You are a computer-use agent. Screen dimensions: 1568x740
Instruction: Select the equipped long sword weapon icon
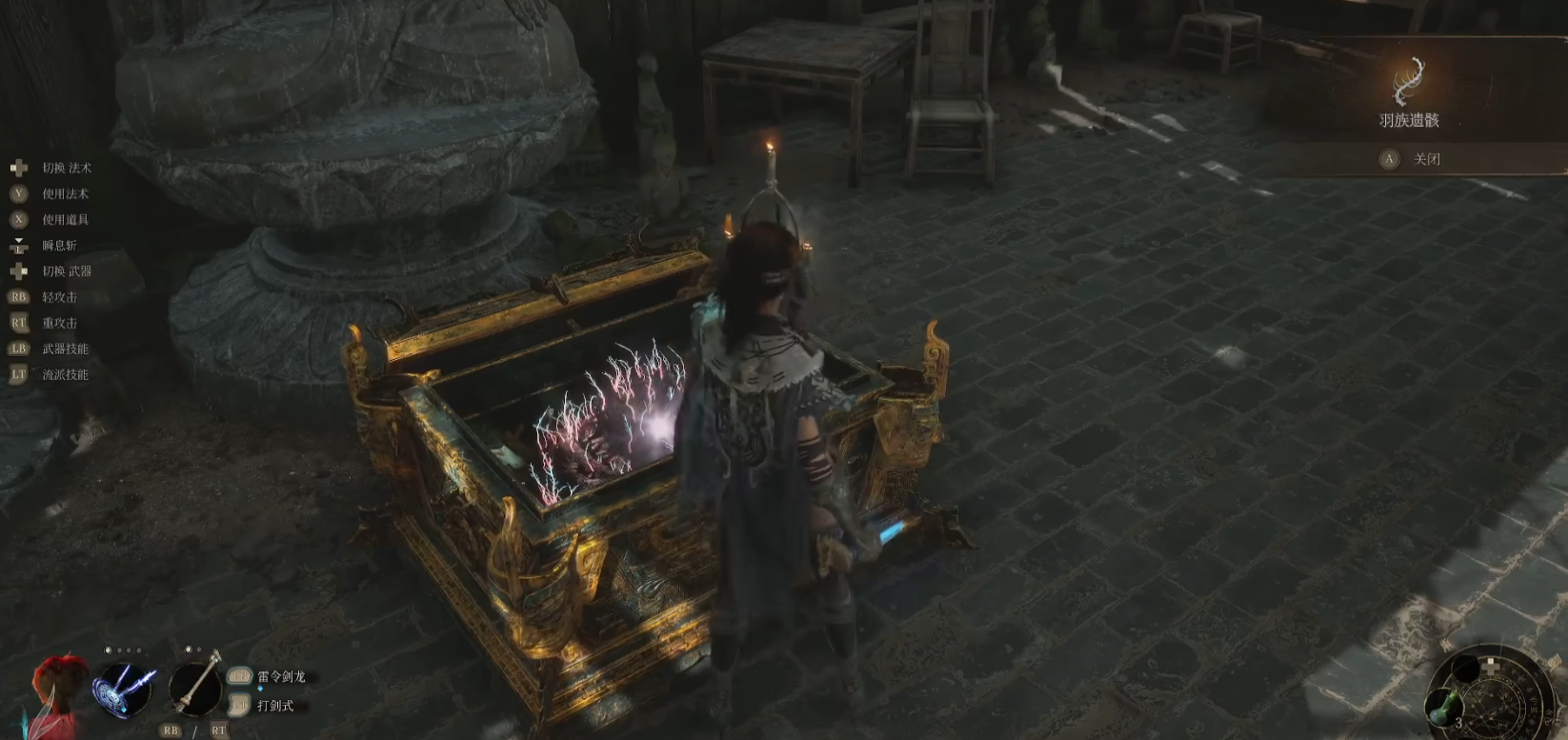(195, 686)
